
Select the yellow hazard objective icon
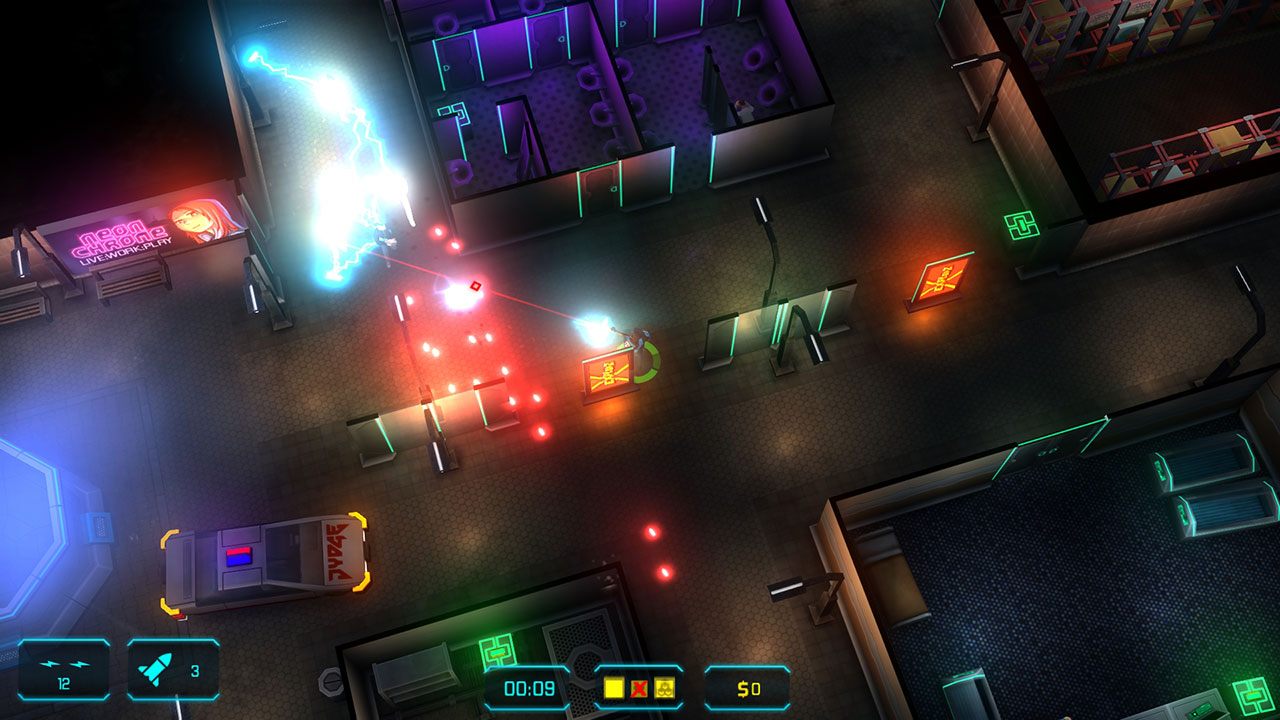tap(663, 687)
